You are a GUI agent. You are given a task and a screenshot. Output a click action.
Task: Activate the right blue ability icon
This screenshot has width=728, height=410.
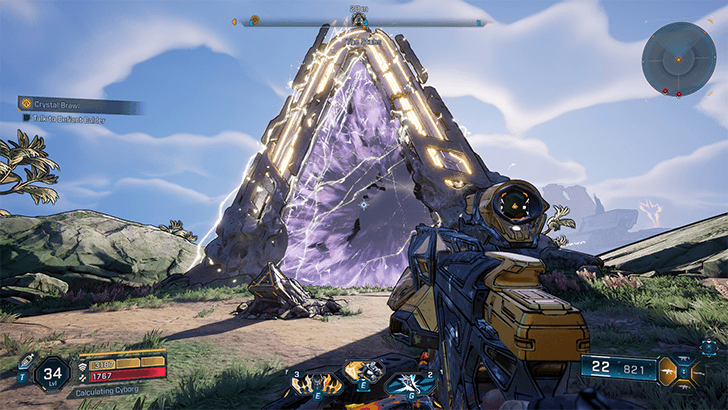409,384
